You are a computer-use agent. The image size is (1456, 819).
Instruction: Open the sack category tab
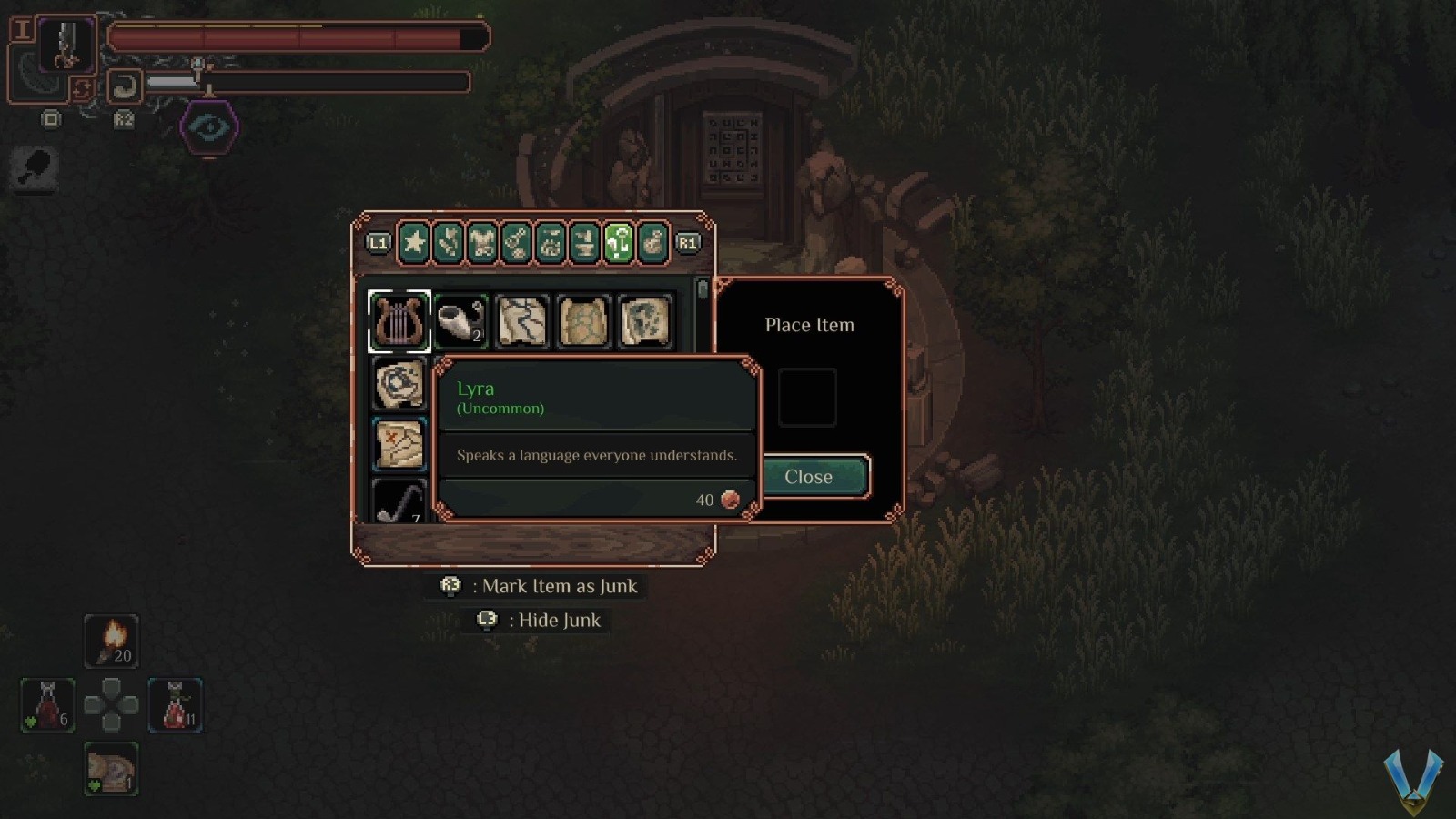[x=652, y=243]
